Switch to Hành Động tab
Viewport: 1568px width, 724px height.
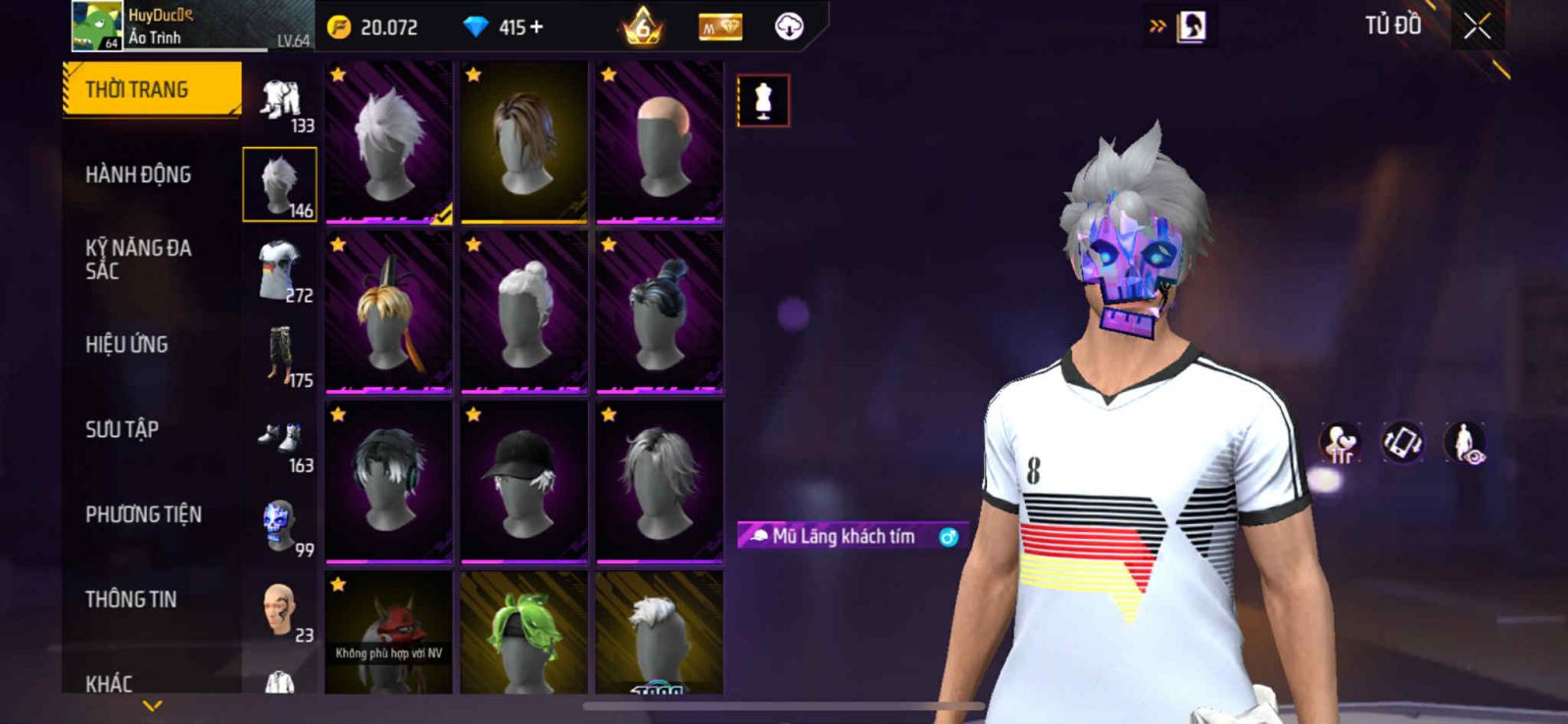click(138, 174)
